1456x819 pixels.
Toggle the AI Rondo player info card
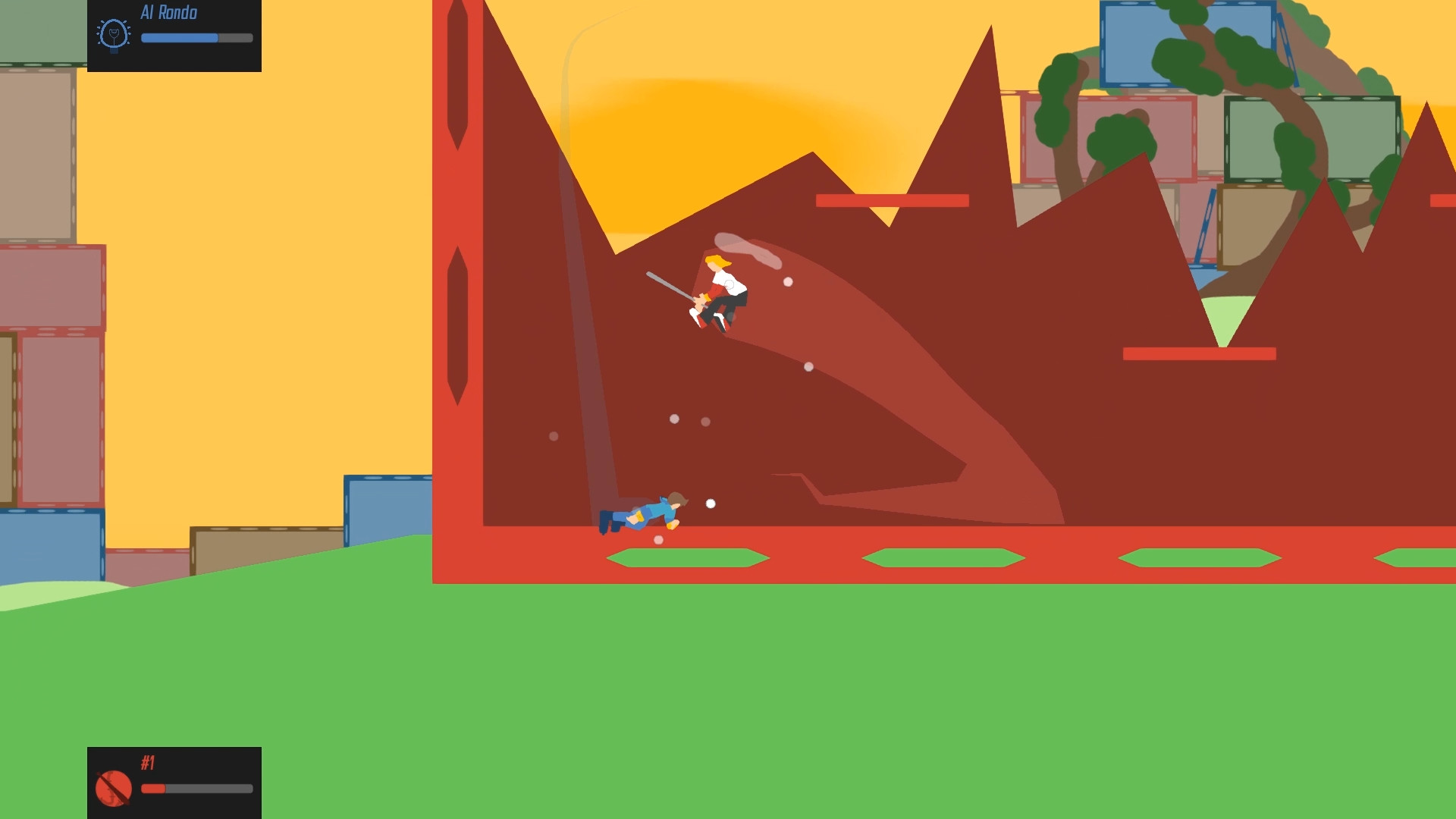174,34
